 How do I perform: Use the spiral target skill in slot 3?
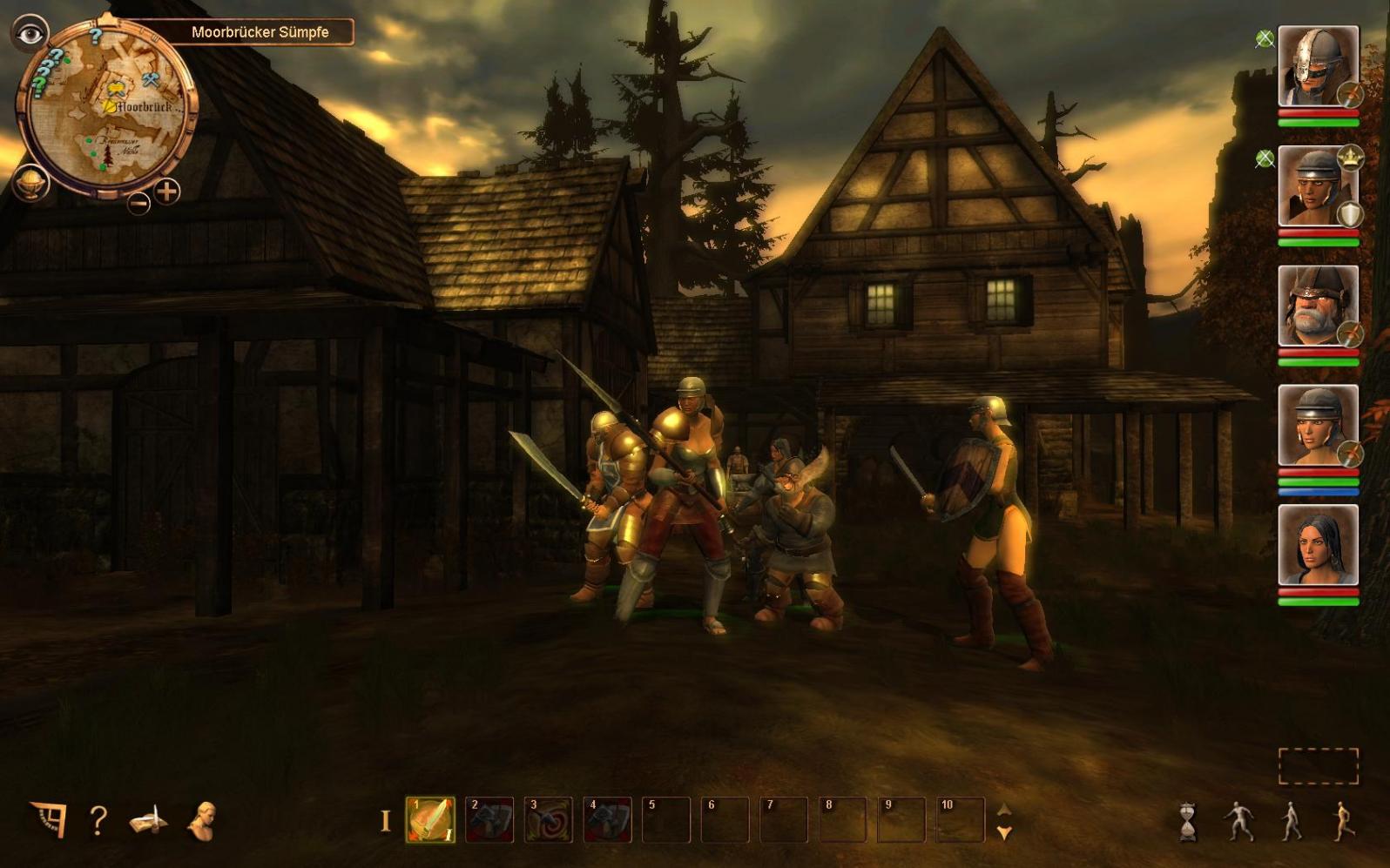tap(549, 819)
